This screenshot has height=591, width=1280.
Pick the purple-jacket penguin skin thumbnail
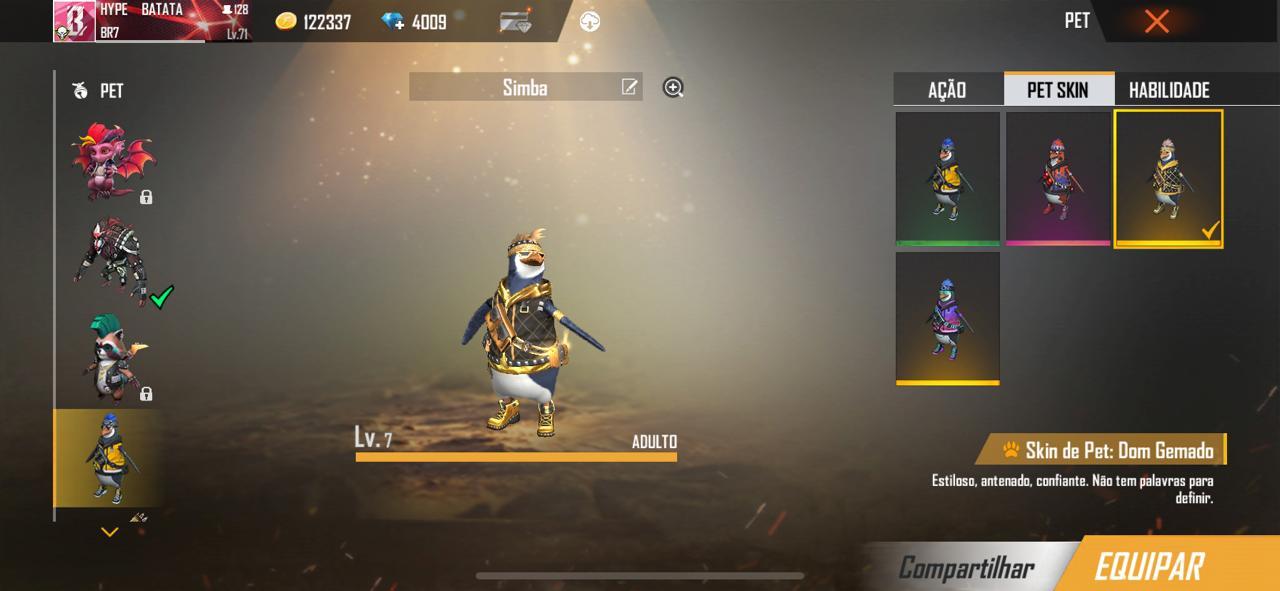[x=947, y=318]
